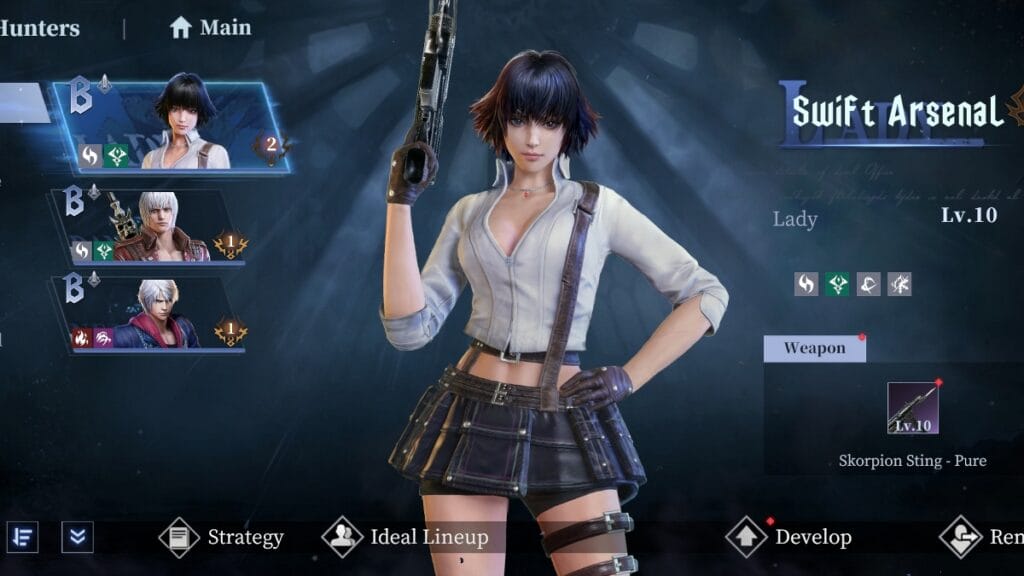
Task: Pick the hunter card with blue coat
Action: pos(148,314)
